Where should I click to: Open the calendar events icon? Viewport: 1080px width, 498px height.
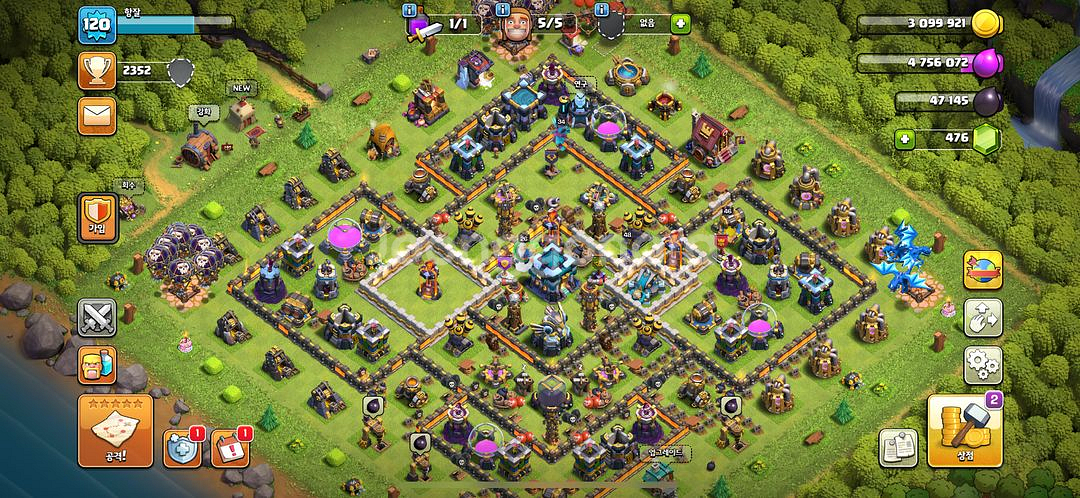click(232, 449)
